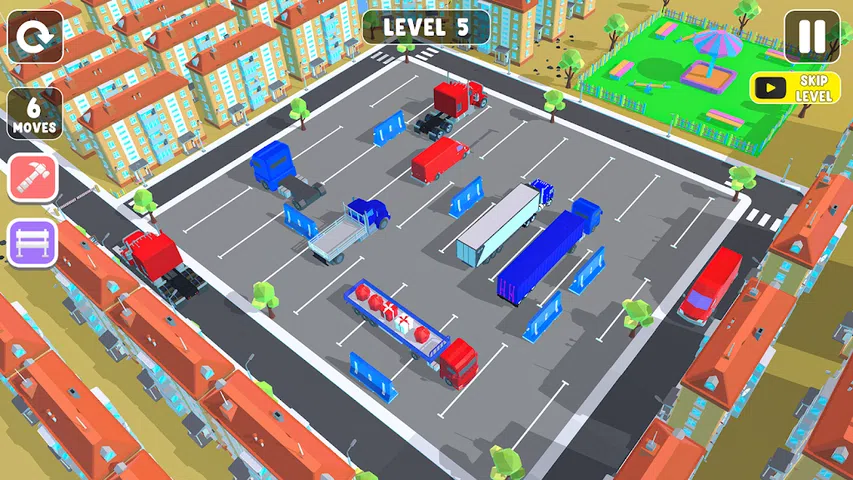Image resolution: width=853 pixels, height=480 pixels.
Task: Restart the level with the circular arrow button
Action: 35,37
